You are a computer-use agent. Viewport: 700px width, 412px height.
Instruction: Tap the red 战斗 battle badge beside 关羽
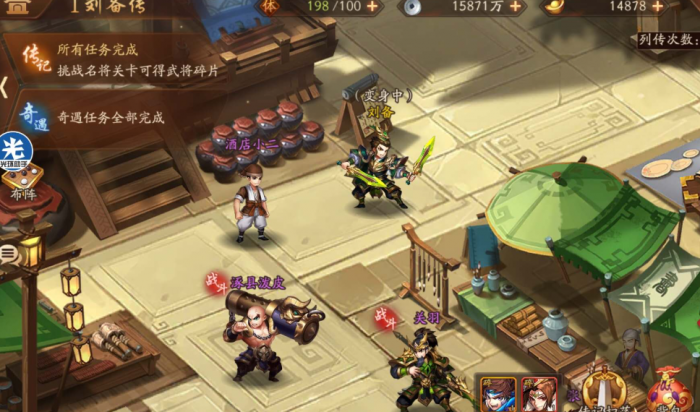click(385, 318)
